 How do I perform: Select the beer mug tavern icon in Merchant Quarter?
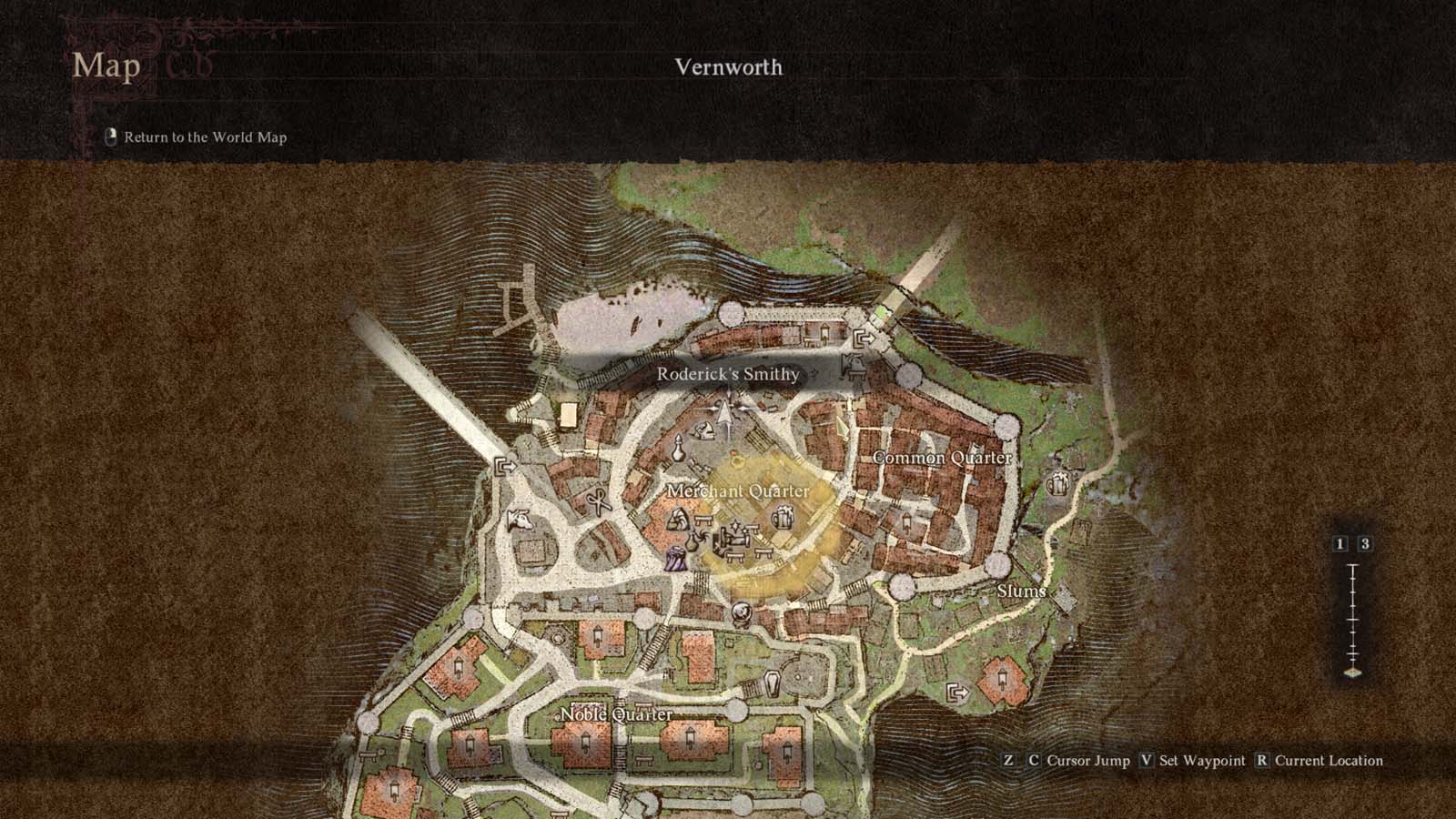782,516
